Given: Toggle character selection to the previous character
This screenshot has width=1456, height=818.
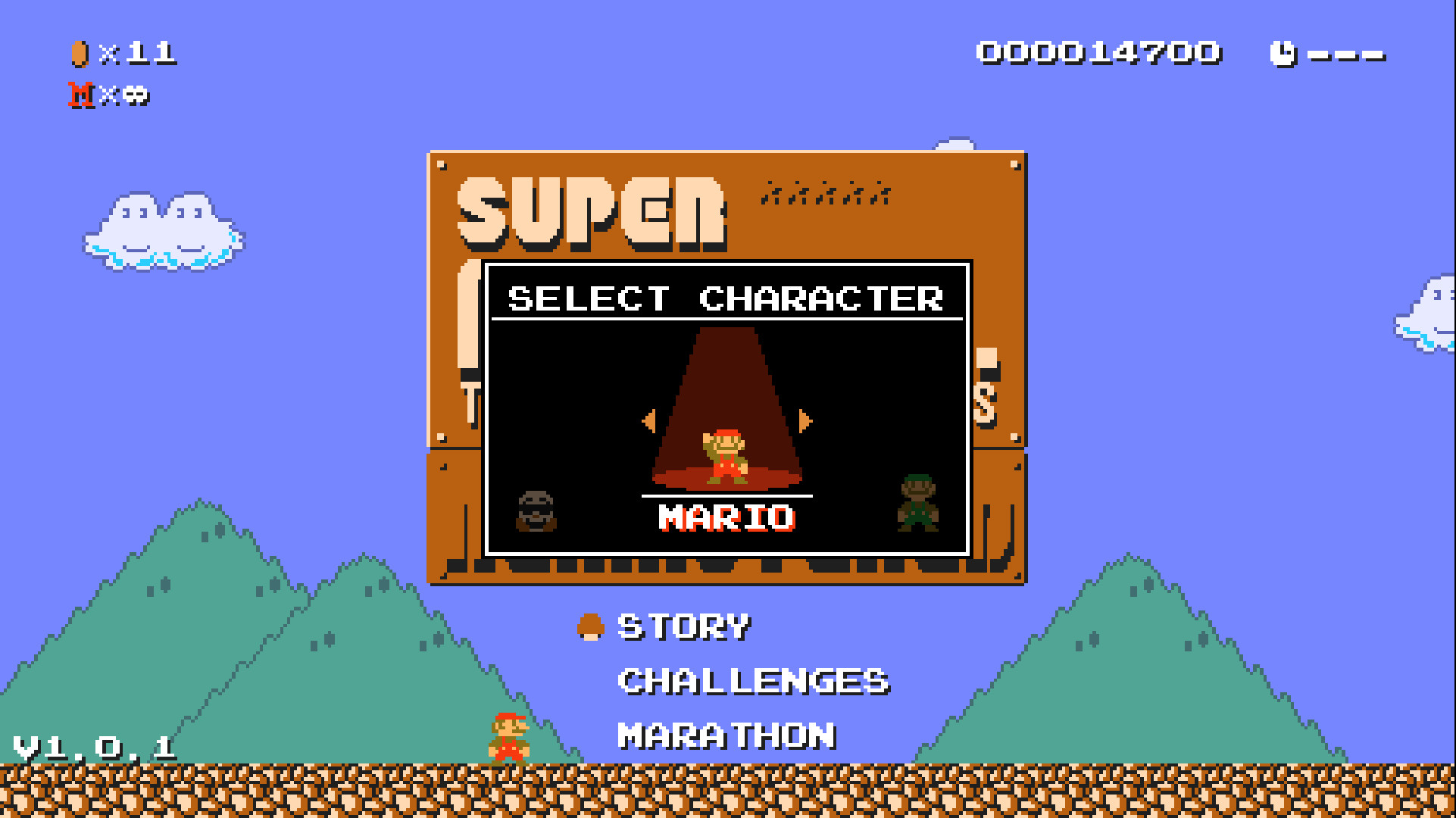Looking at the screenshot, I should tap(650, 422).
